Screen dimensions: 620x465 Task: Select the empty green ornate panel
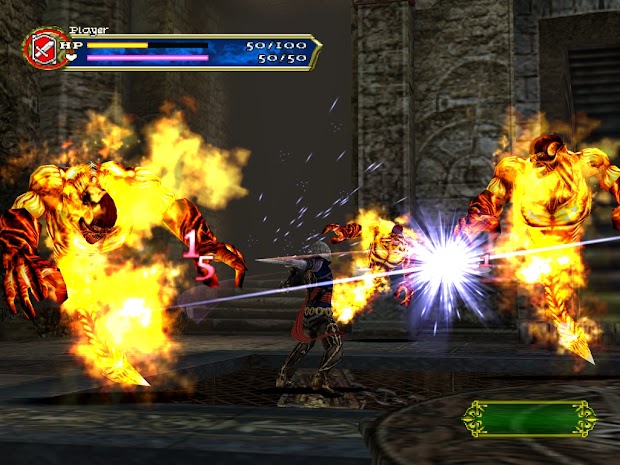click(x=529, y=418)
